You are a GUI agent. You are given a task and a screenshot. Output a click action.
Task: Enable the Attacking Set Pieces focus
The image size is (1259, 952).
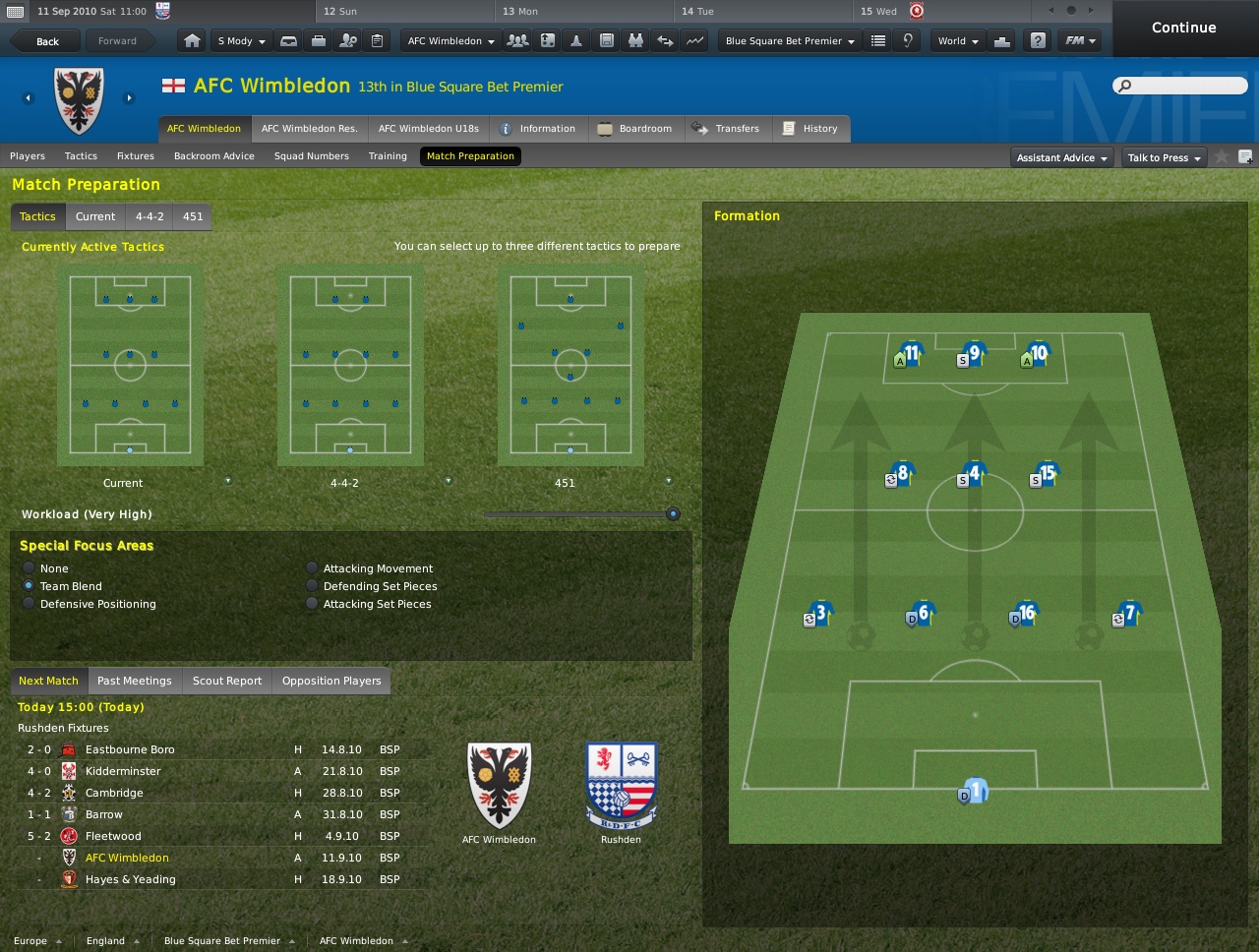click(x=312, y=604)
